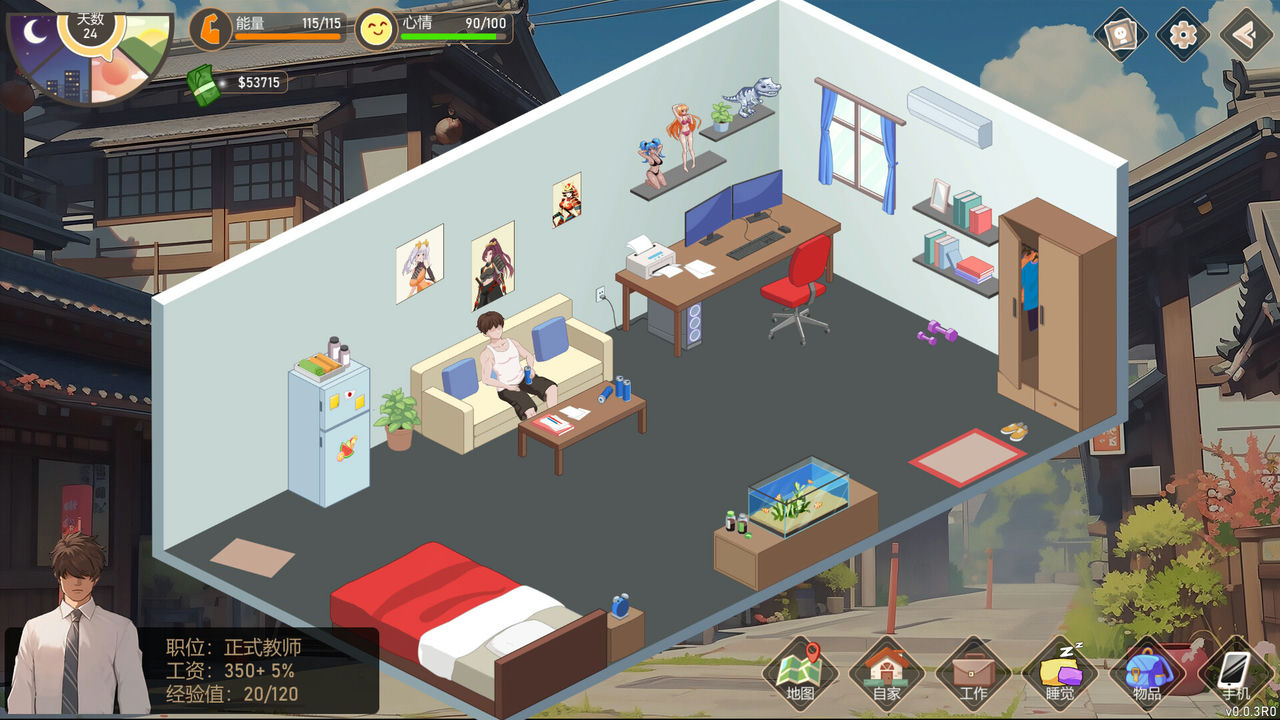Open the items (物品) backpack

(1147, 673)
